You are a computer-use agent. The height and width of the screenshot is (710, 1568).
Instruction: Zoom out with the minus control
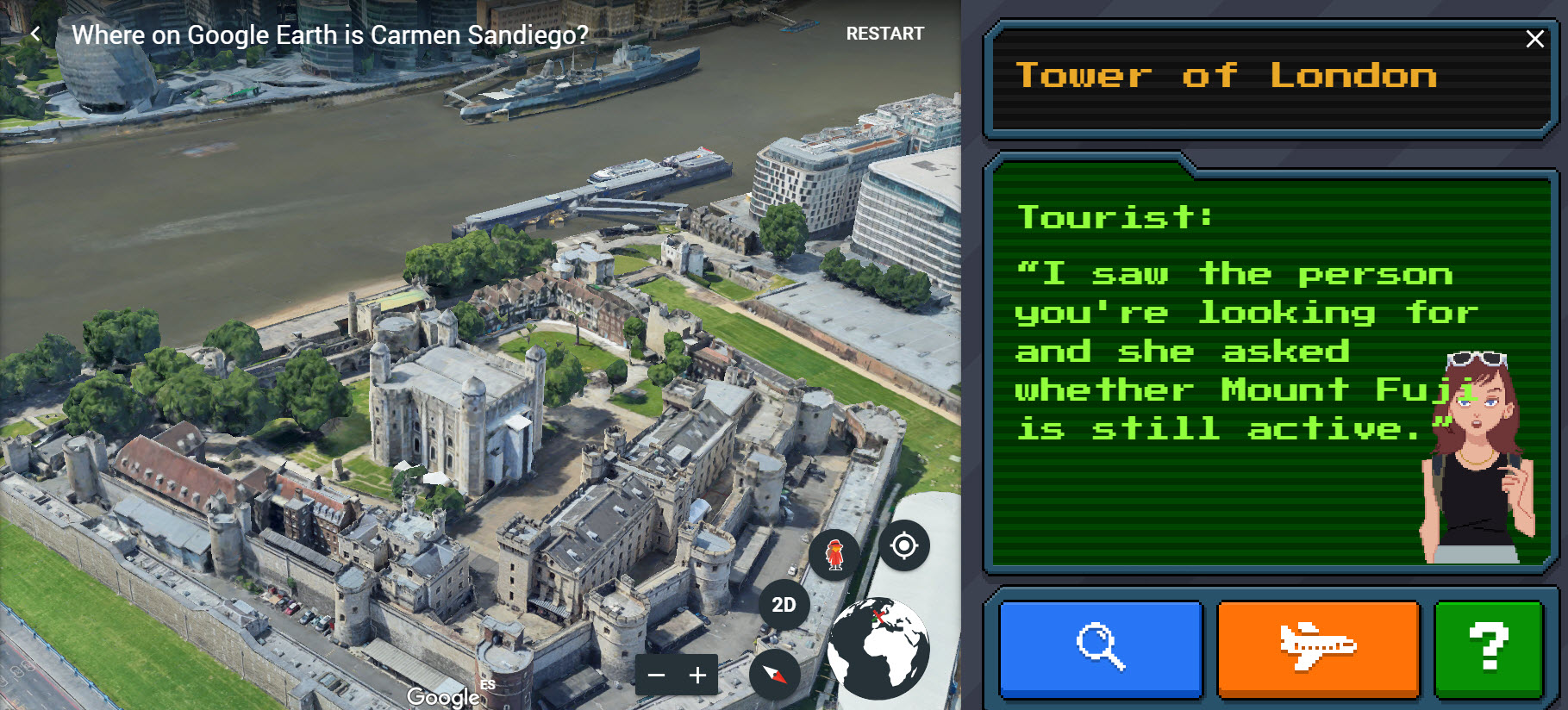coord(657,675)
